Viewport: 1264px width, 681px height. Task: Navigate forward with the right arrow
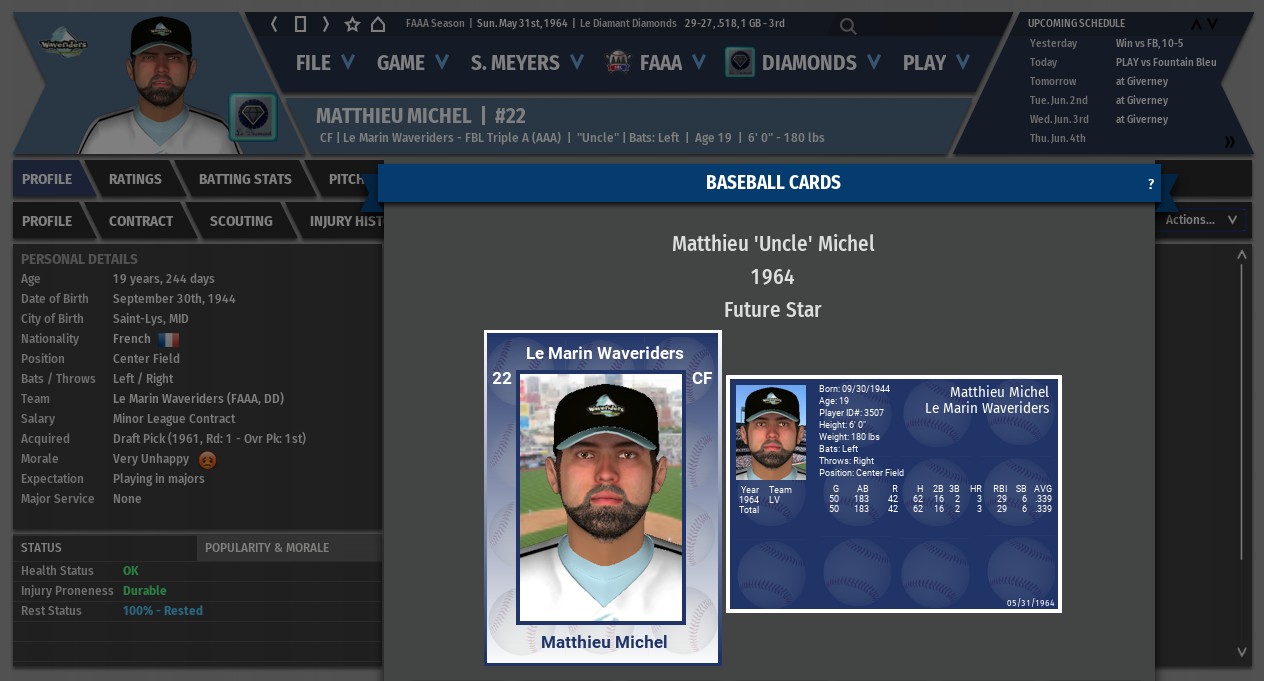click(x=326, y=24)
